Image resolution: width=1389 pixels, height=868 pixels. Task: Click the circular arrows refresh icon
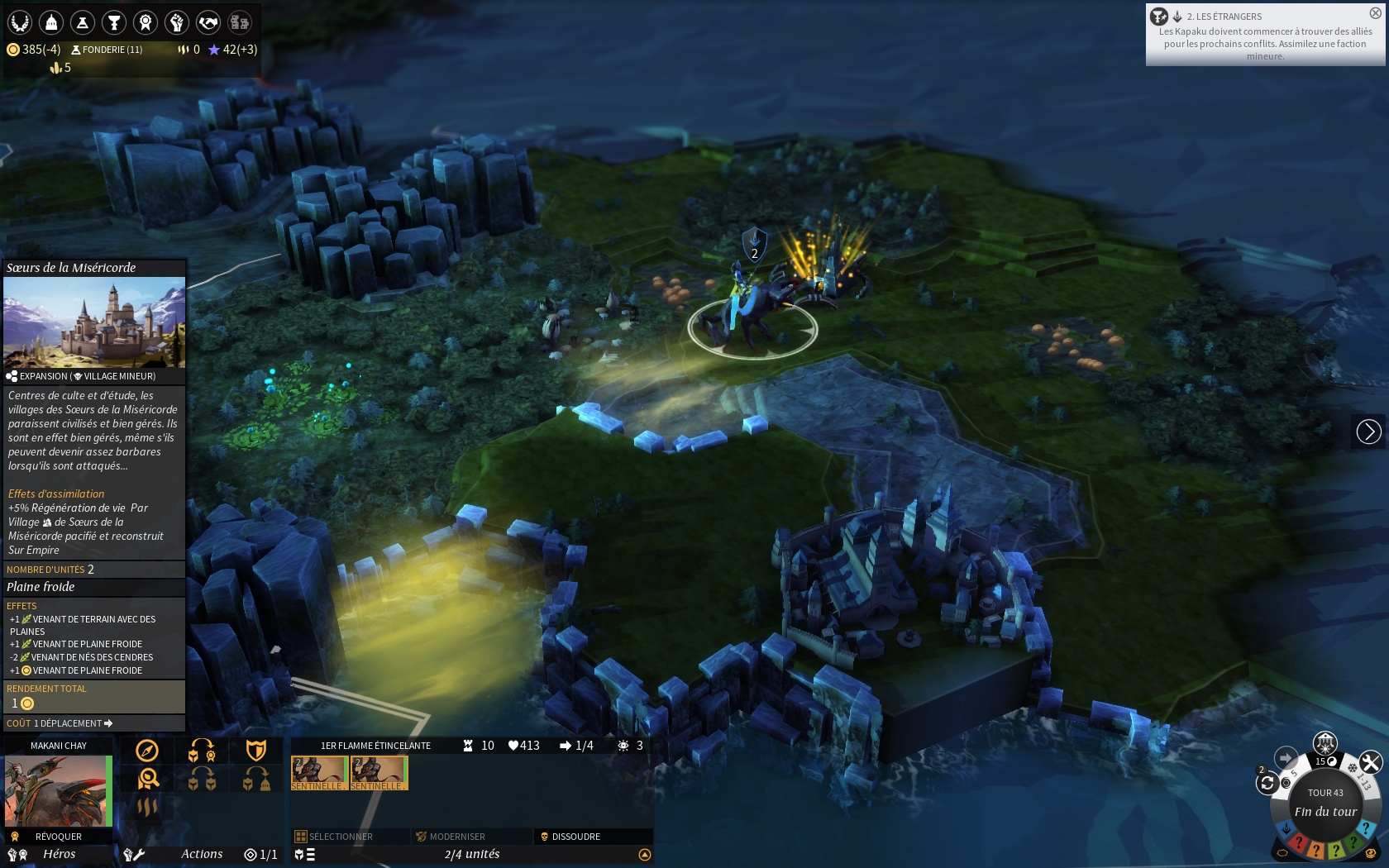1267,783
